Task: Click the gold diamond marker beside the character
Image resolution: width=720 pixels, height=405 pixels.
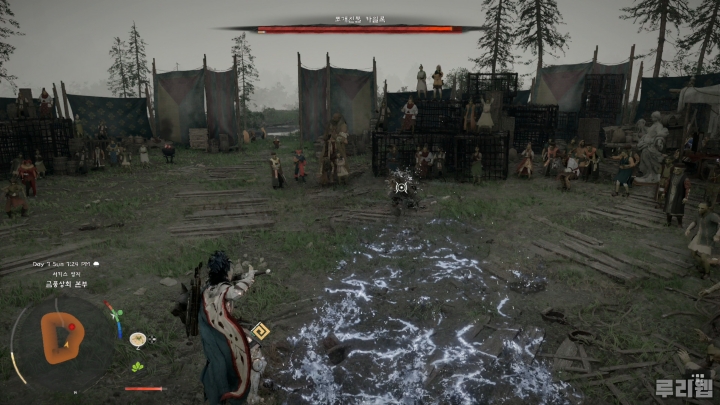Action: click(260, 330)
